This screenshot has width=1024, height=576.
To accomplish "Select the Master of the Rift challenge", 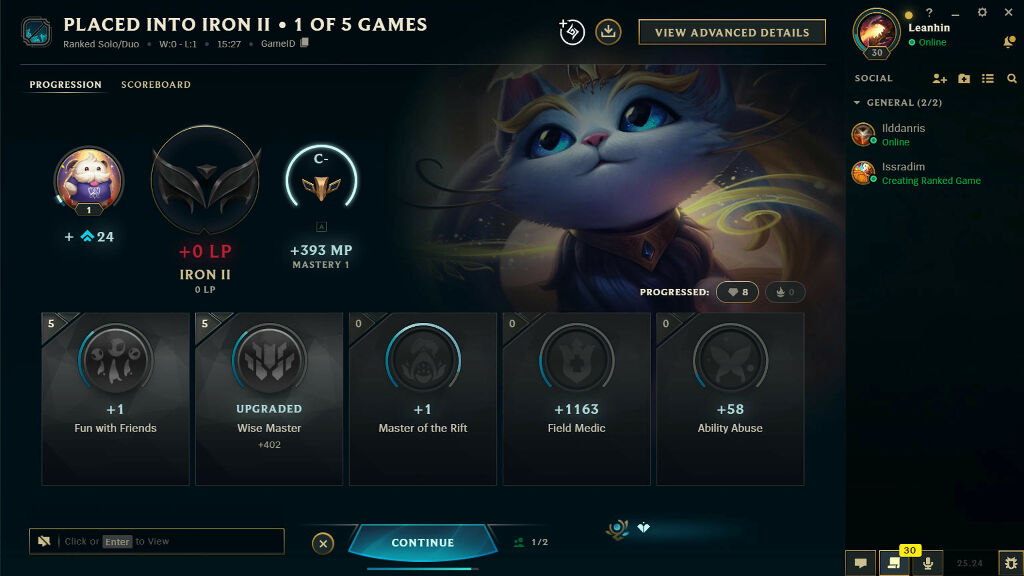I will pyautogui.click(x=423, y=398).
